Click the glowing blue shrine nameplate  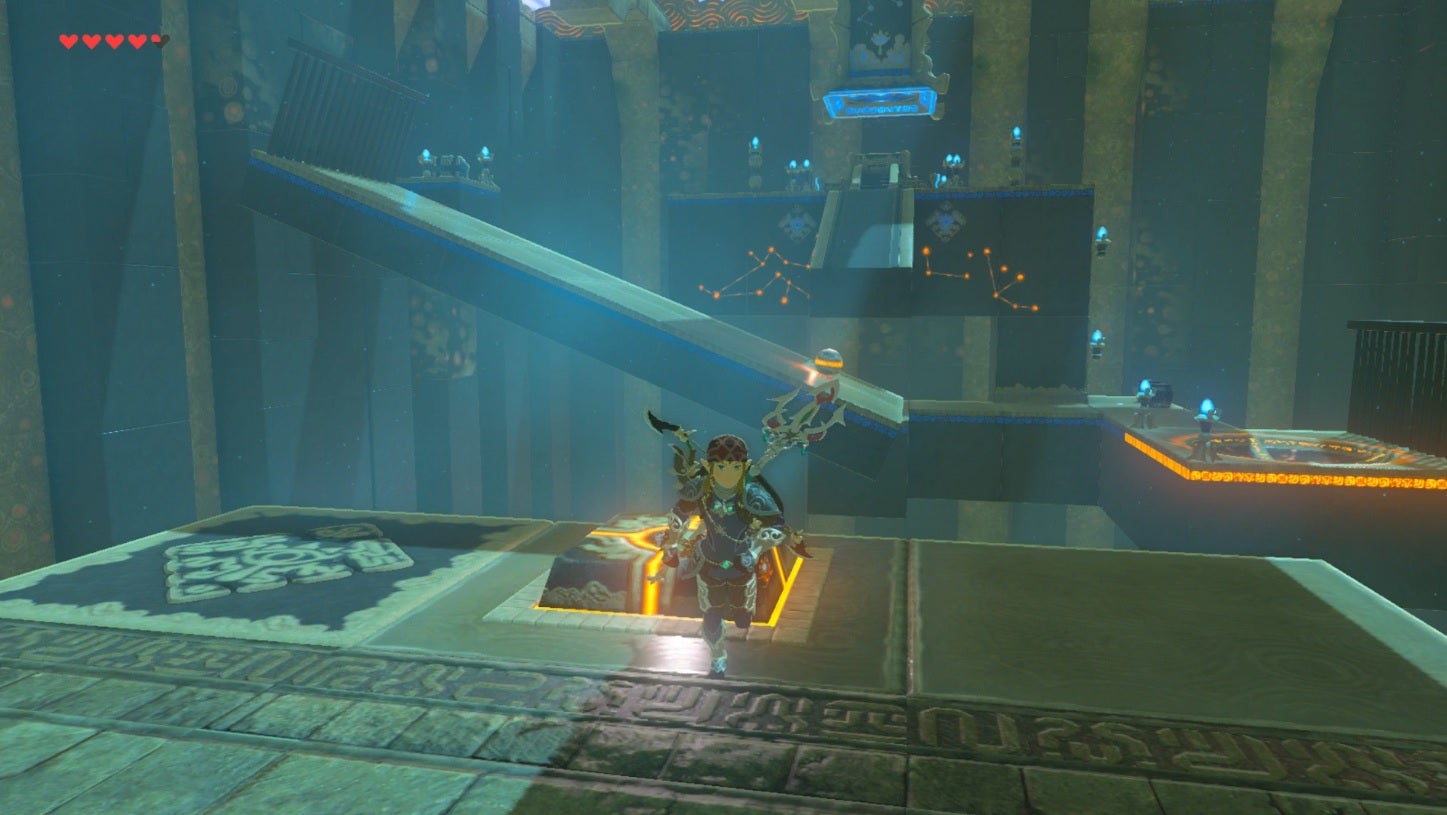(x=880, y=103)
